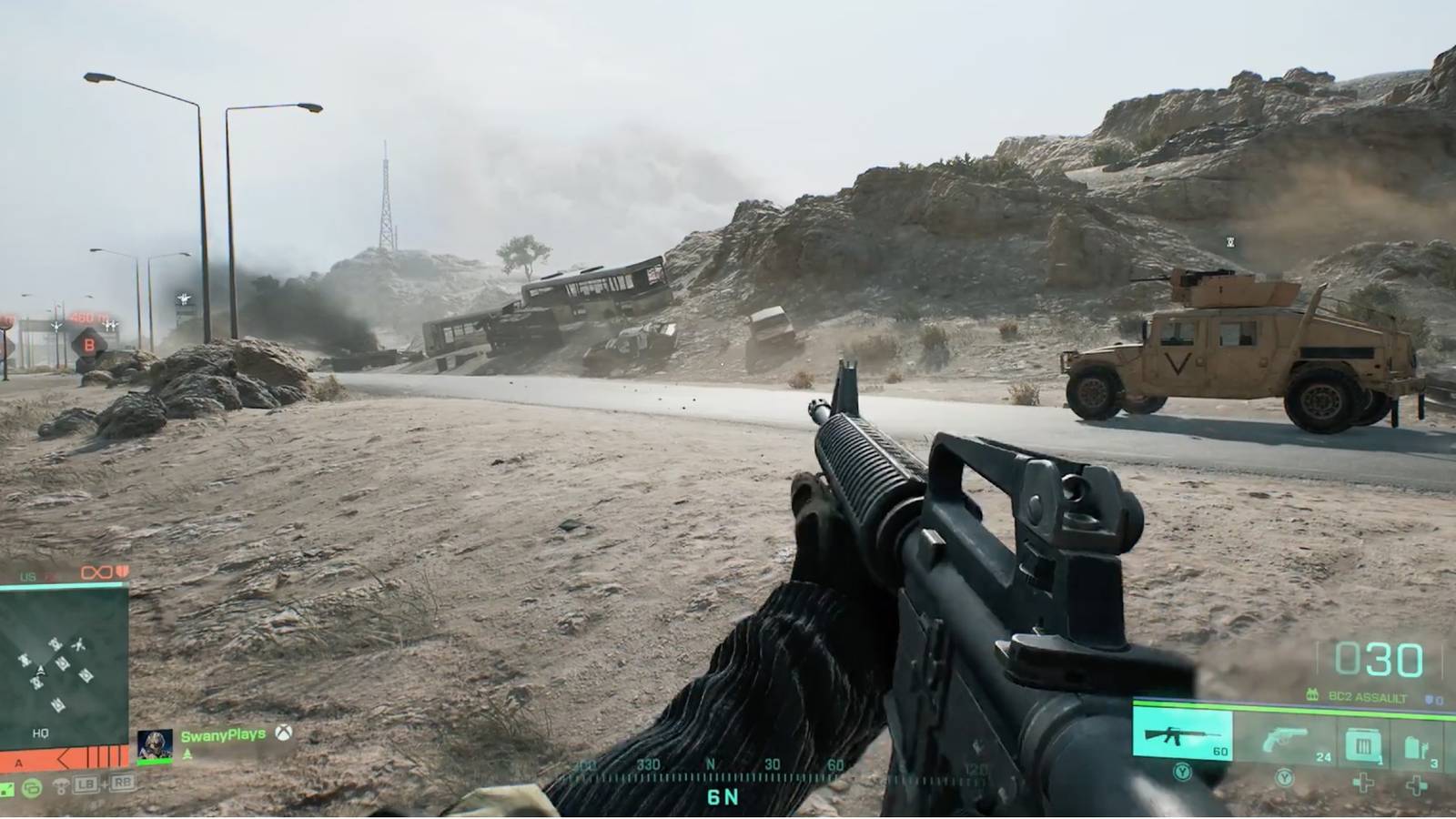Toggle the green crosshair indicator bottom left
The height and width of the screenshot is (819, 1456).
9,789
